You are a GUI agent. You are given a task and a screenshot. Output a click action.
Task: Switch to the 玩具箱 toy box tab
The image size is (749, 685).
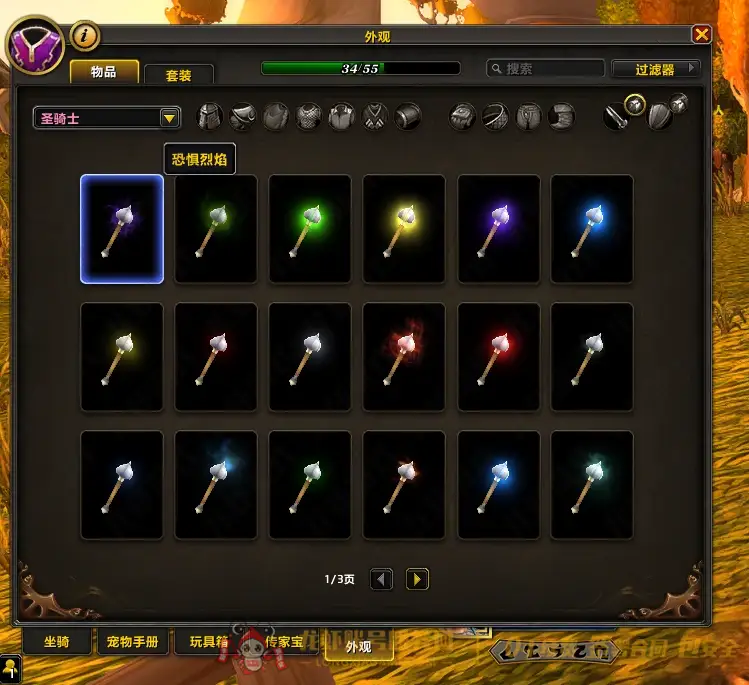pos(209,642)
